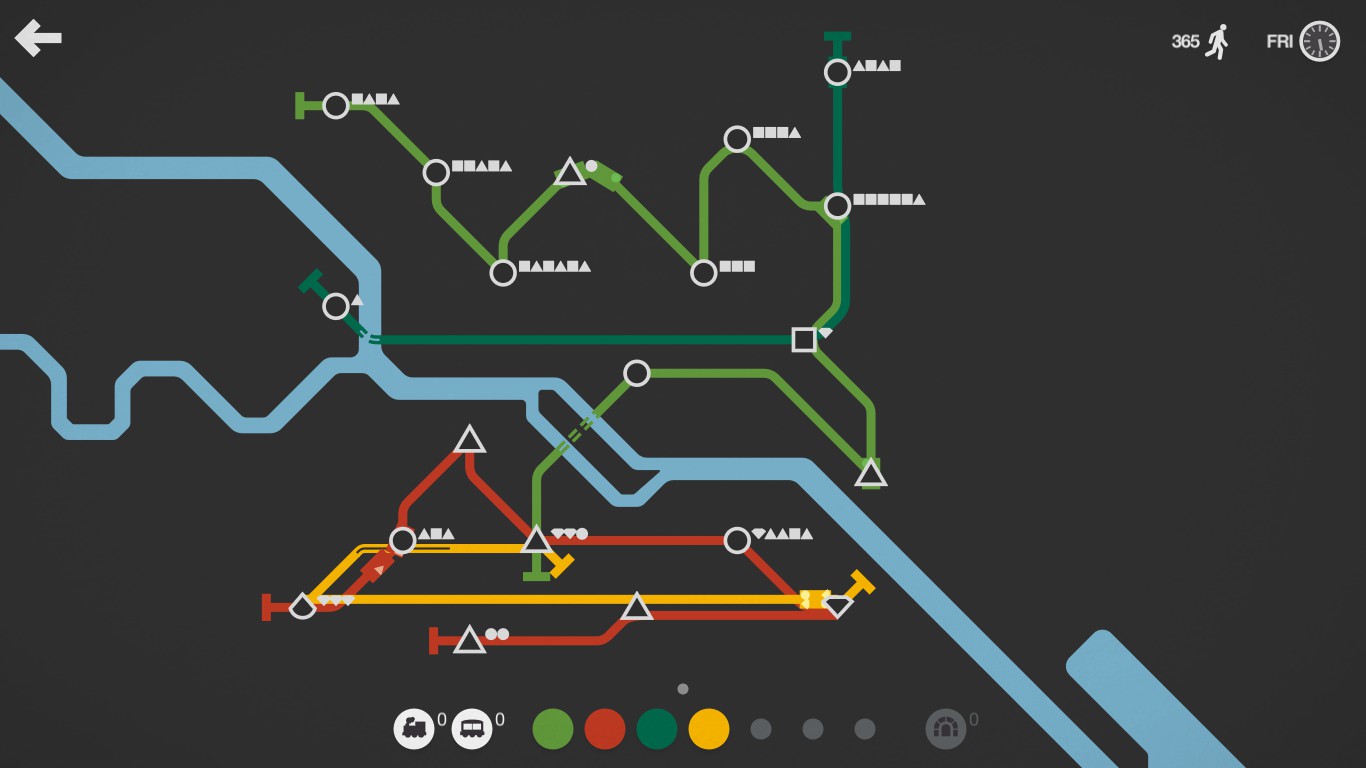The width and height of the screenshot is (1366, 768).
Task: Click the rightmost locked gray line slot
Action: point(864,728)
